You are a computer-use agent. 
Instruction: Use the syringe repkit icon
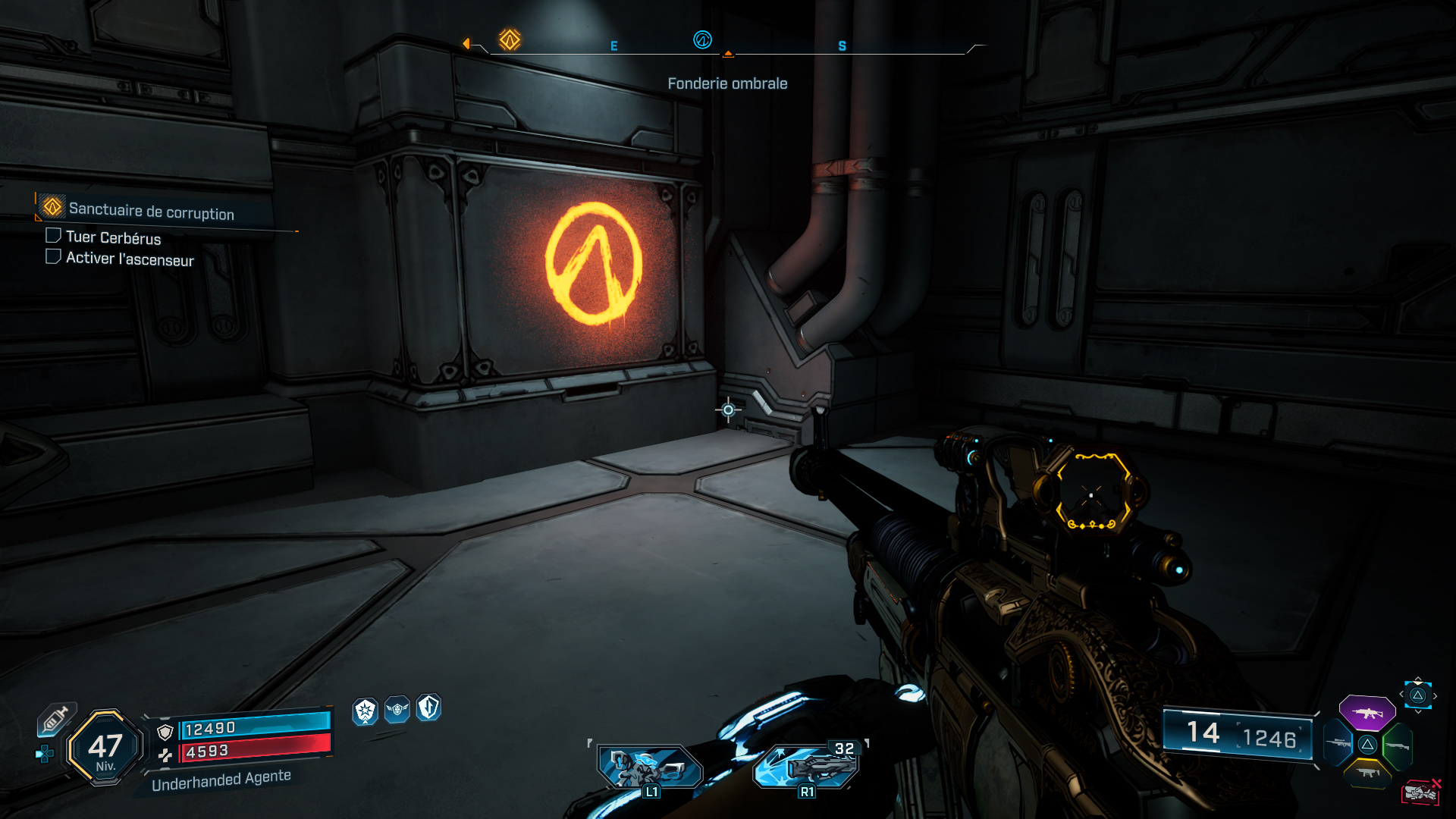pos(56,719)
